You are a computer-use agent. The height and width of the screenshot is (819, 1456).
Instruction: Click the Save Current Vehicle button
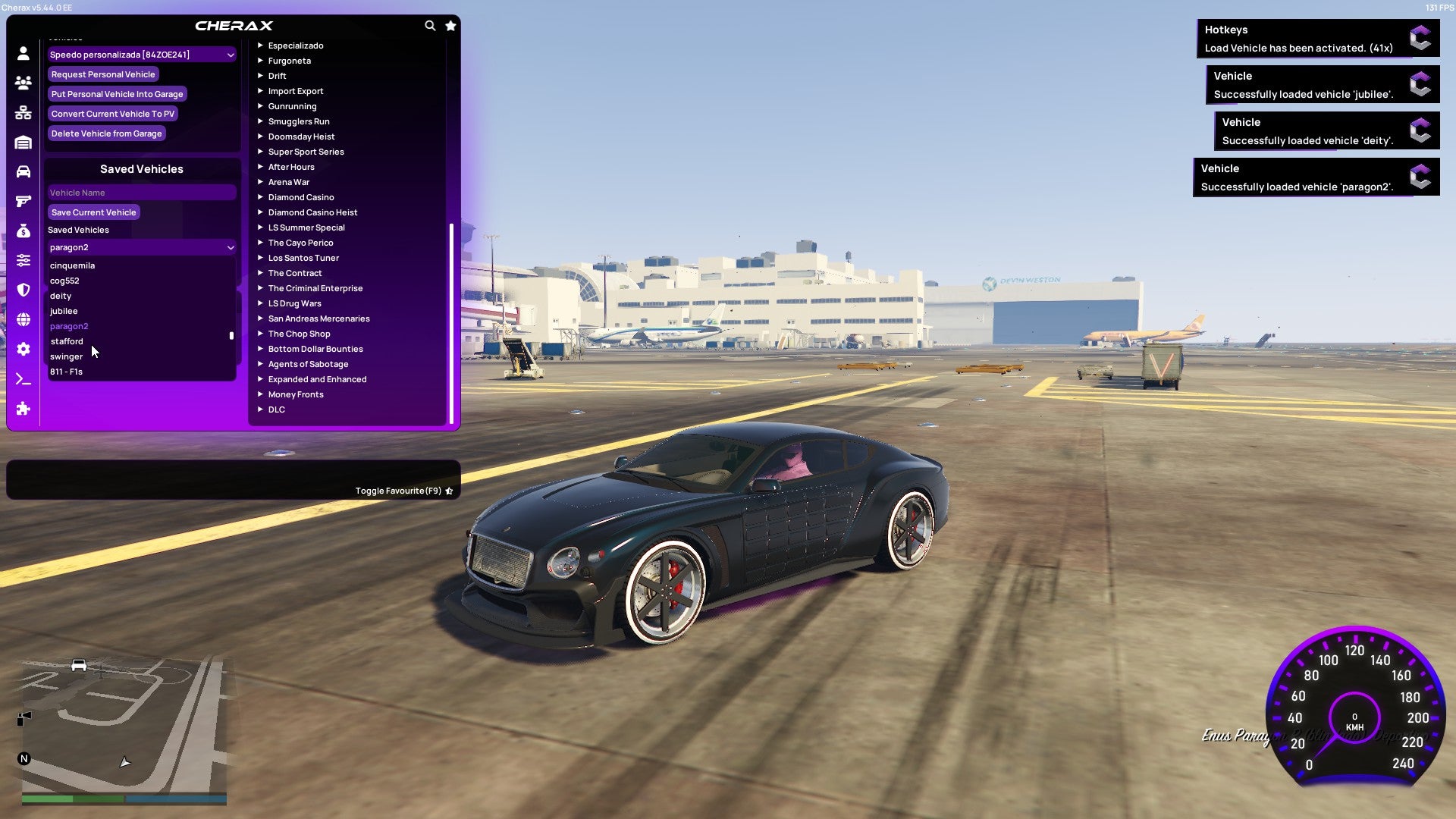[93, 212]
